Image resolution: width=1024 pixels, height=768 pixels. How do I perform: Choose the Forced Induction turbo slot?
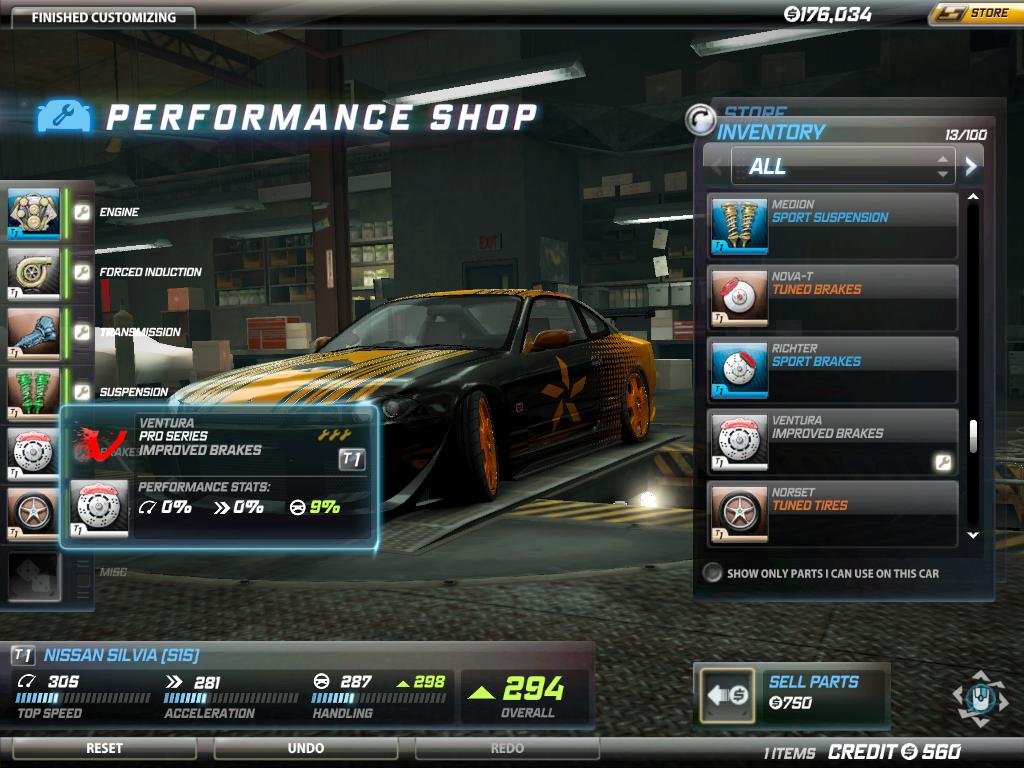[34, 272]
